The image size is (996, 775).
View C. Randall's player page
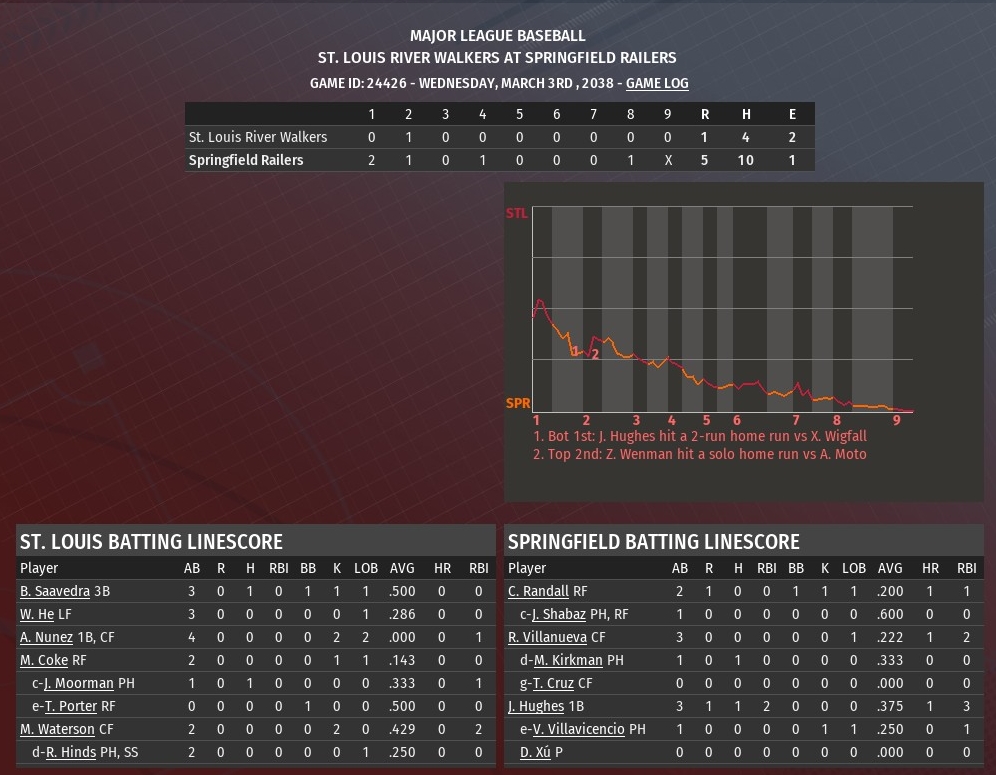coord(538,591)
